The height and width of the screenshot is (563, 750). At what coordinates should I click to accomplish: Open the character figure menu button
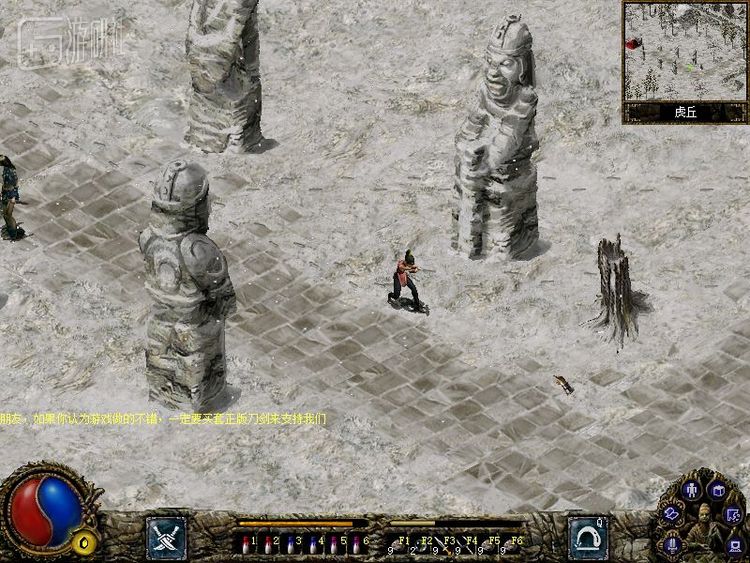(691, 490)
